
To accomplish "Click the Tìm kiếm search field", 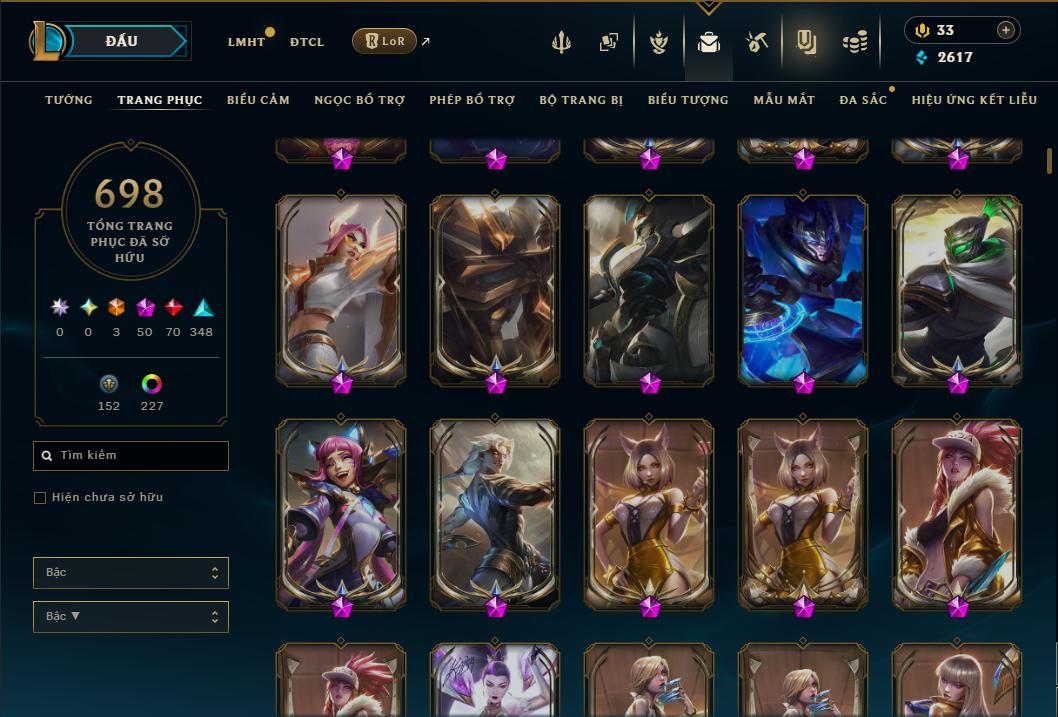I will [131, 456].
